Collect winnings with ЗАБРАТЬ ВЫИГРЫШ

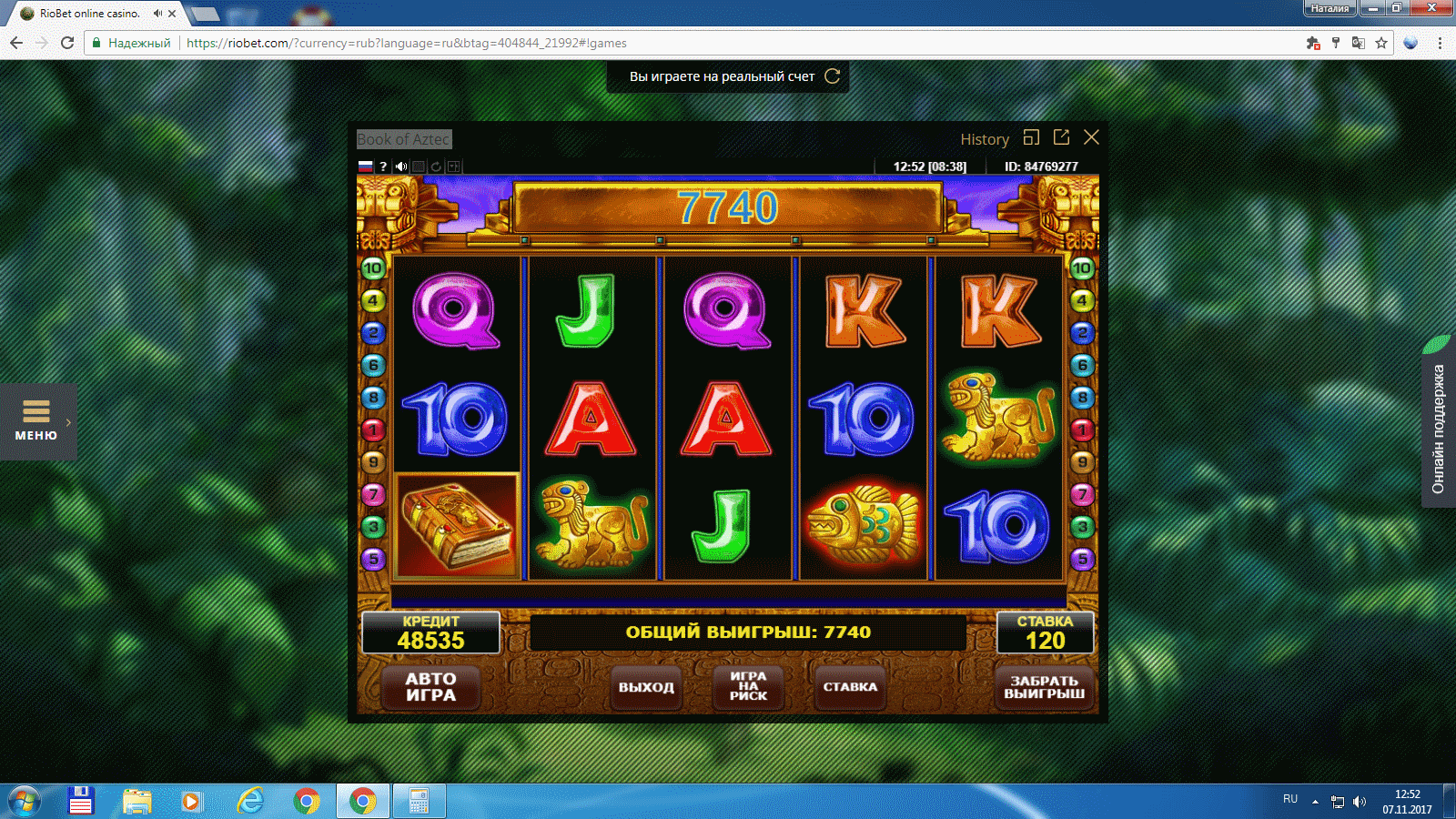coord(1044,687)
